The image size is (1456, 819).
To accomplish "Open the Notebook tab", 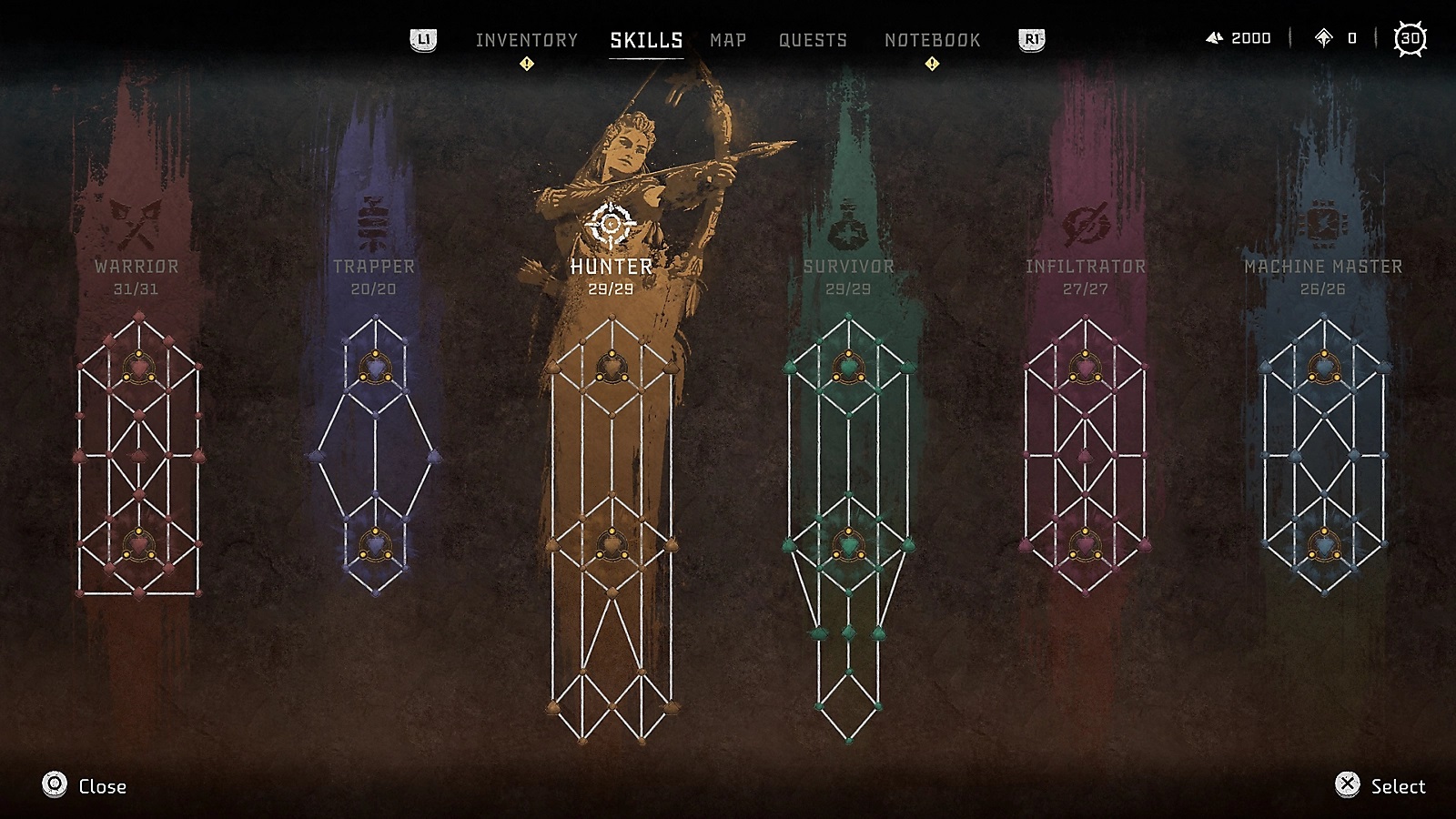I will point(932,40).
